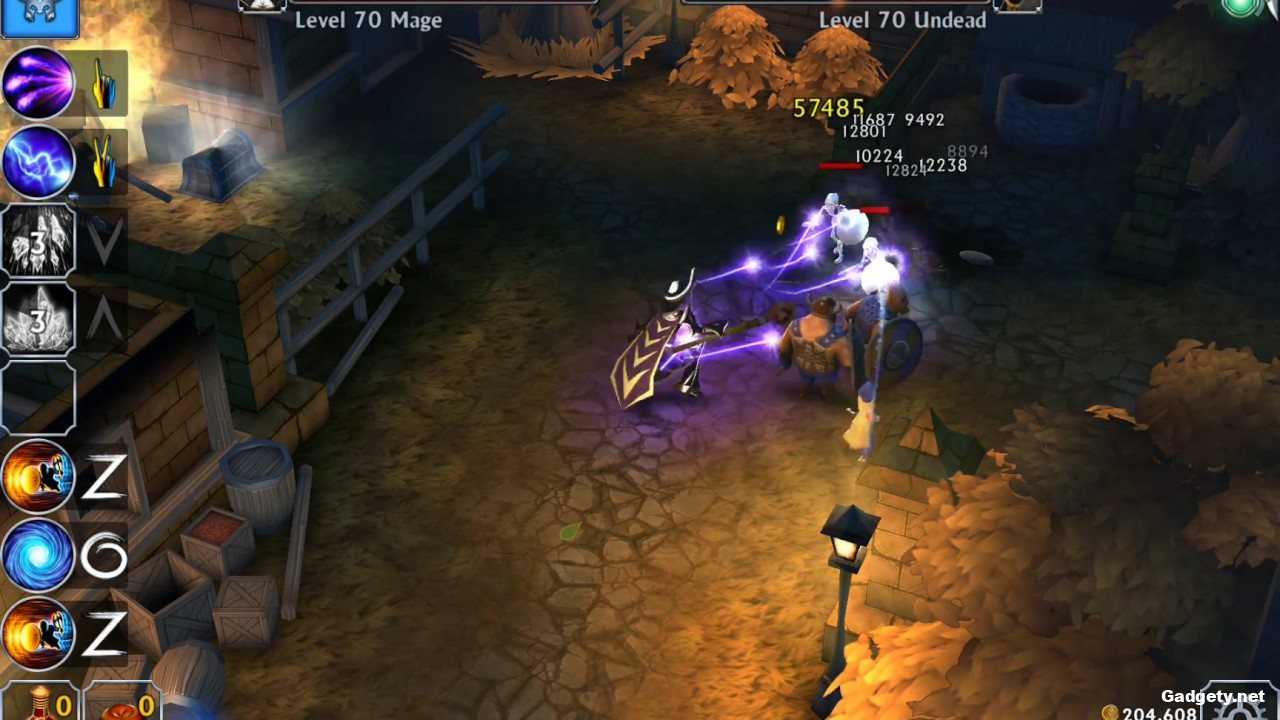Cast the Chain Lightning skill
Screen dimensions: 1280x720
(x=38, y=162)
